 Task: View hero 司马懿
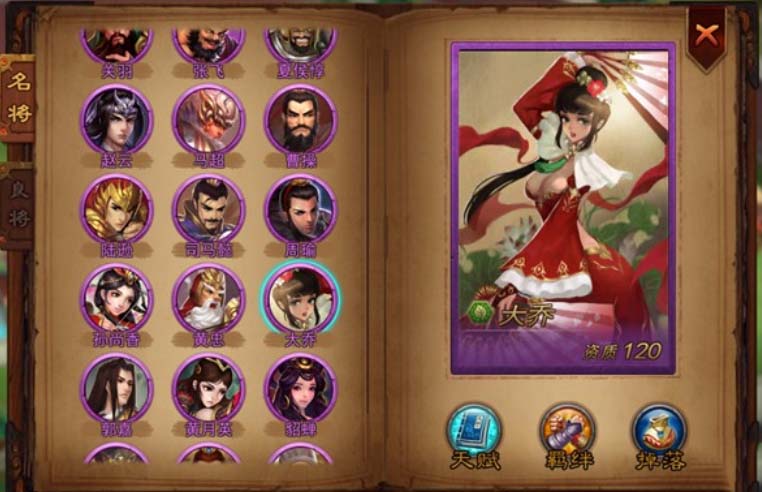click(x=208, y=210)
